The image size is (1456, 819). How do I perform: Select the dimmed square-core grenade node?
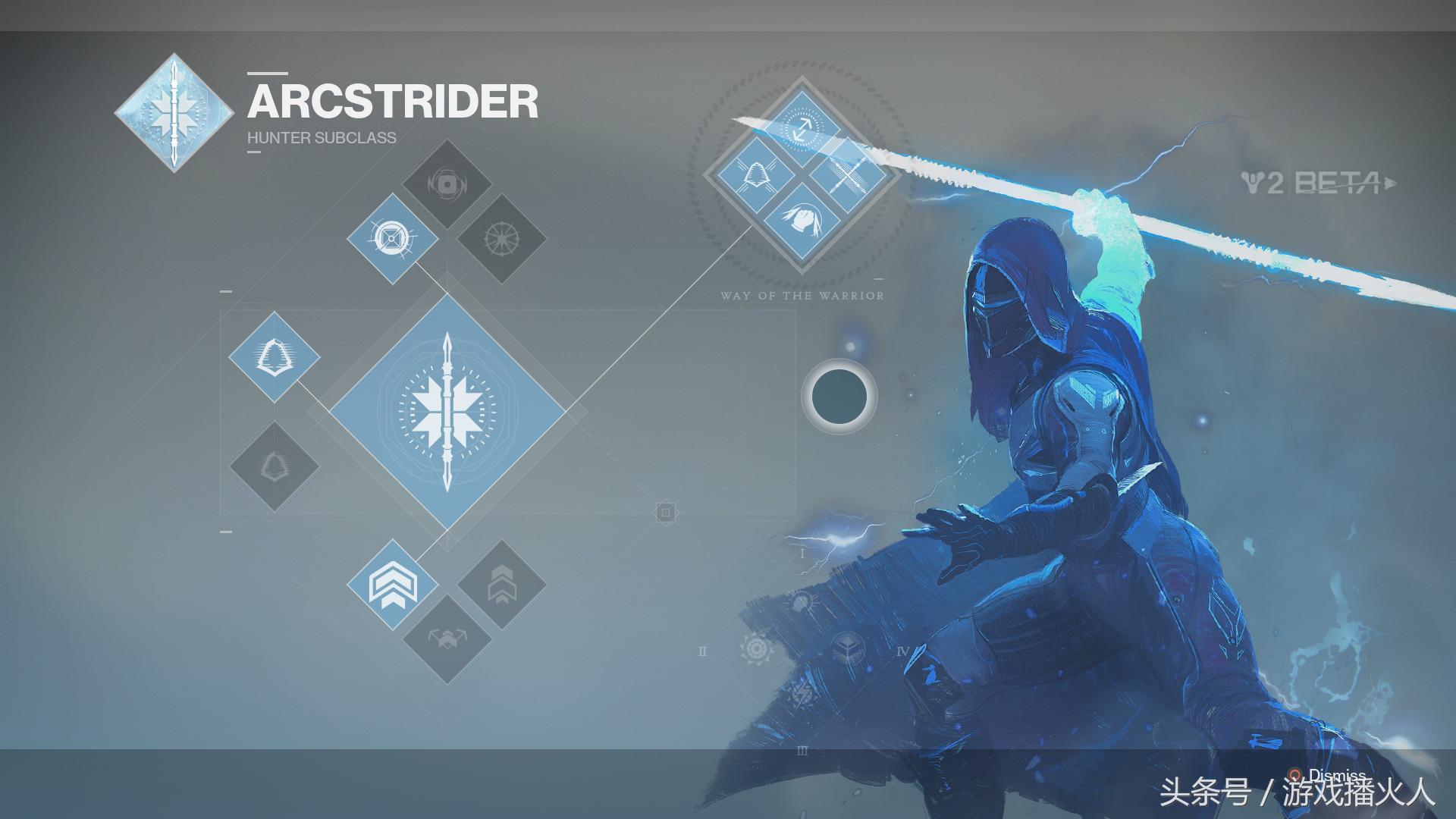447,184
